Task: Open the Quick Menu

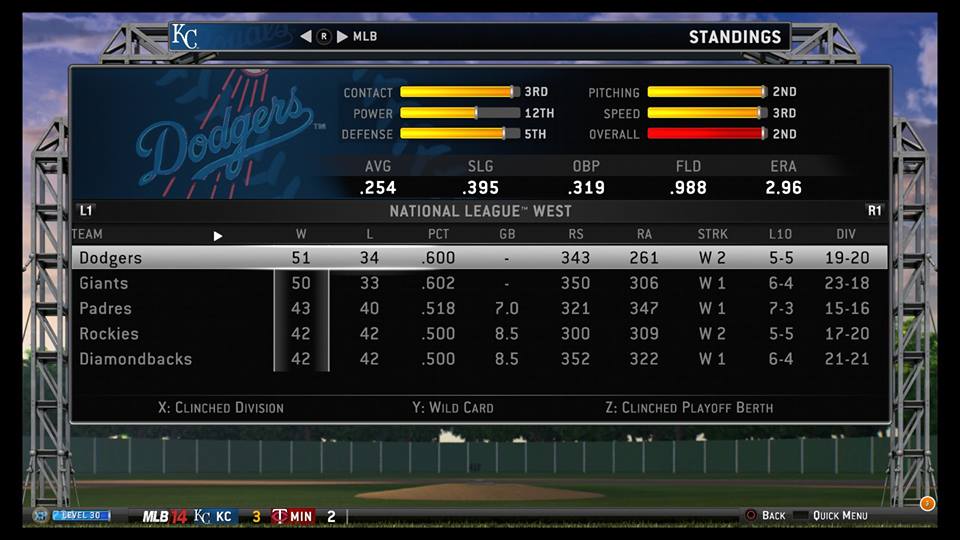Action: [x=840, y=515]
